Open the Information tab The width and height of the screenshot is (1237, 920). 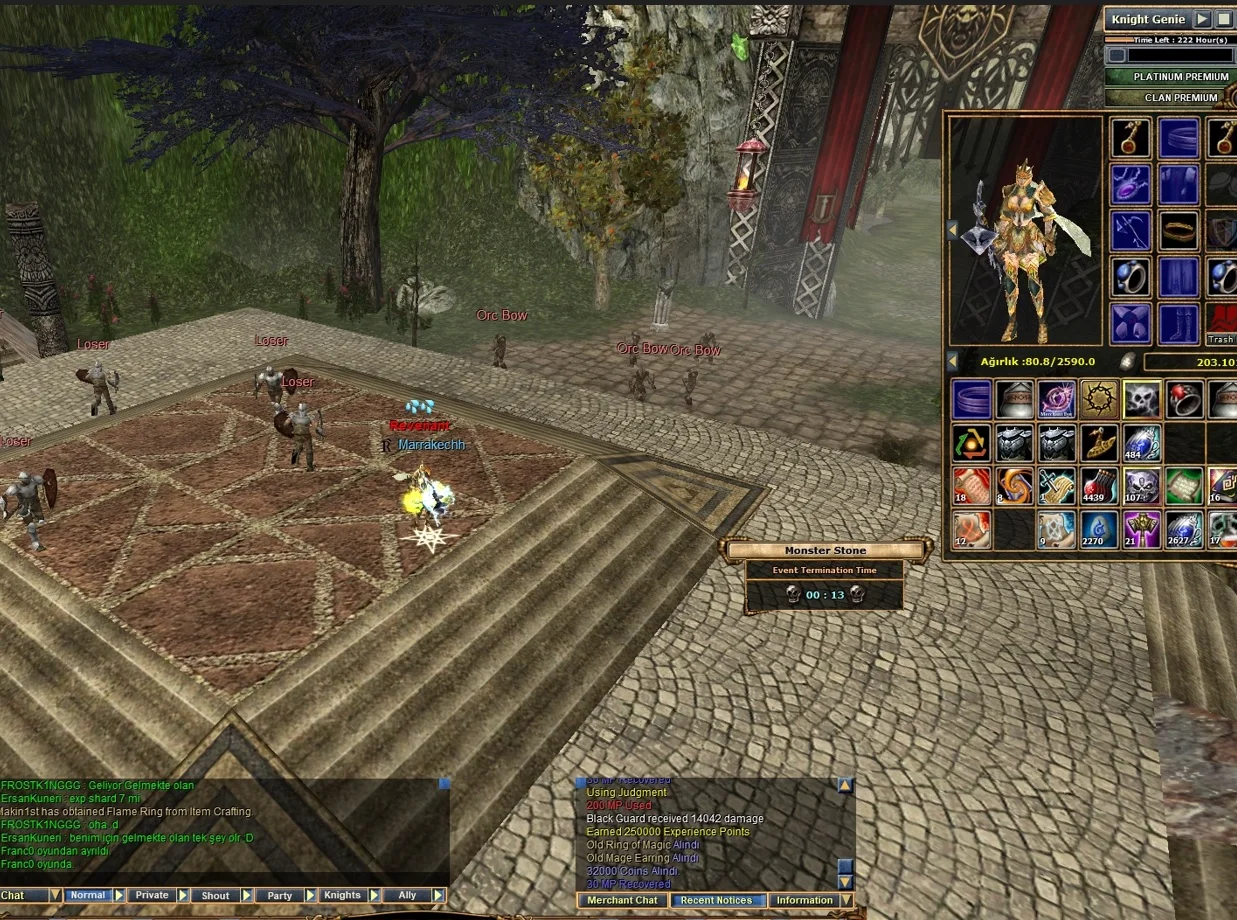click(804, 900)
